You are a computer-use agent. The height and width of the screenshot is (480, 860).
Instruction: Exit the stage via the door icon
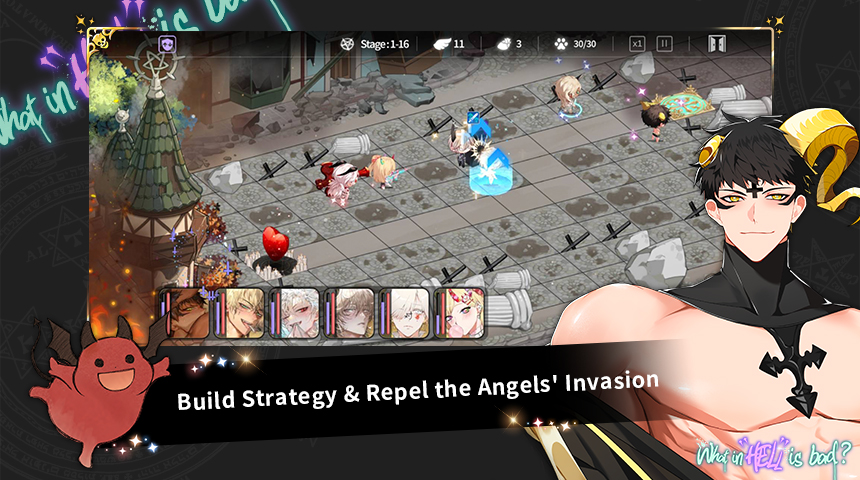click(x=717, y=44)
